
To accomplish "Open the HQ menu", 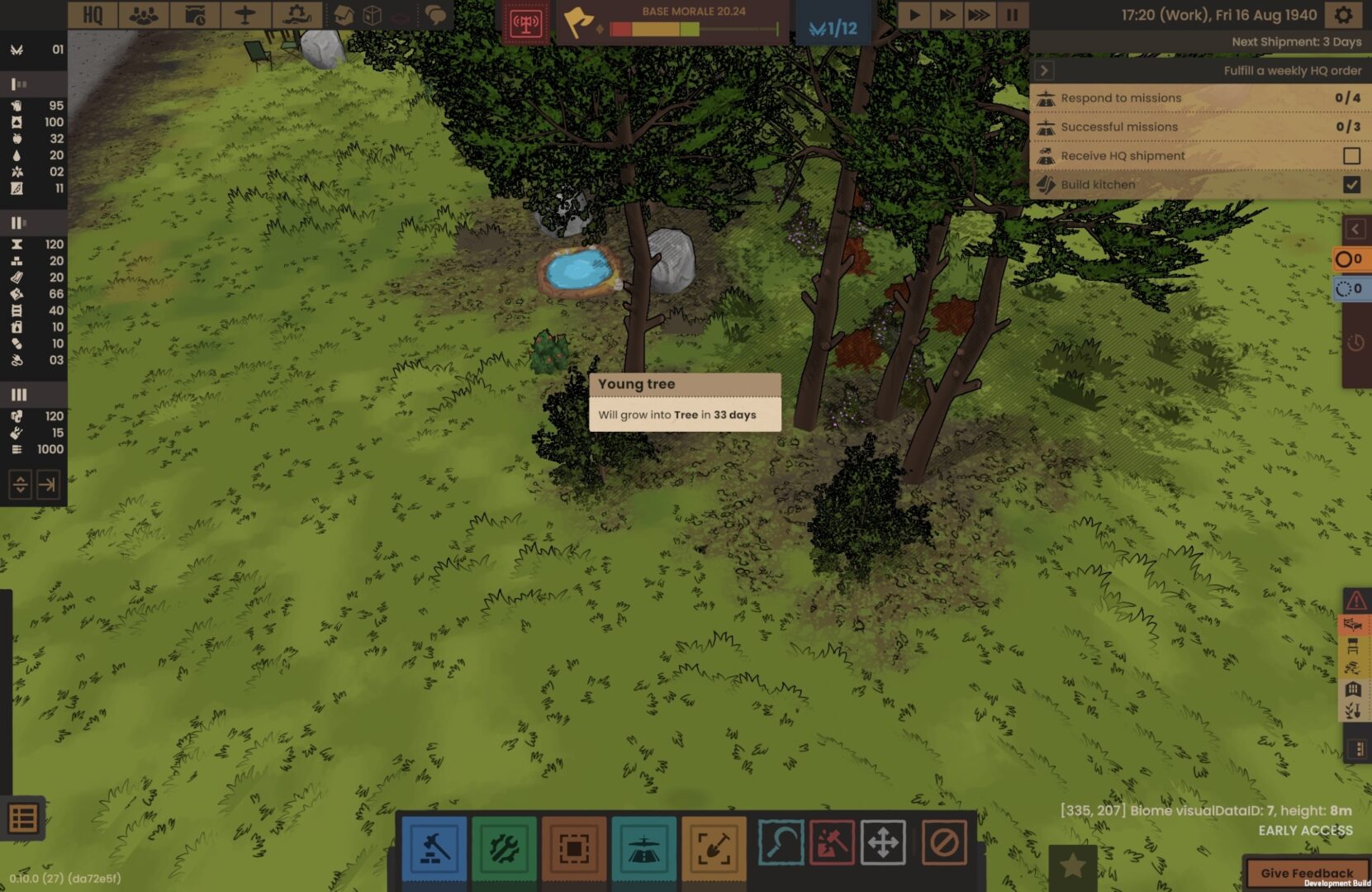I will tap(93, 15).
